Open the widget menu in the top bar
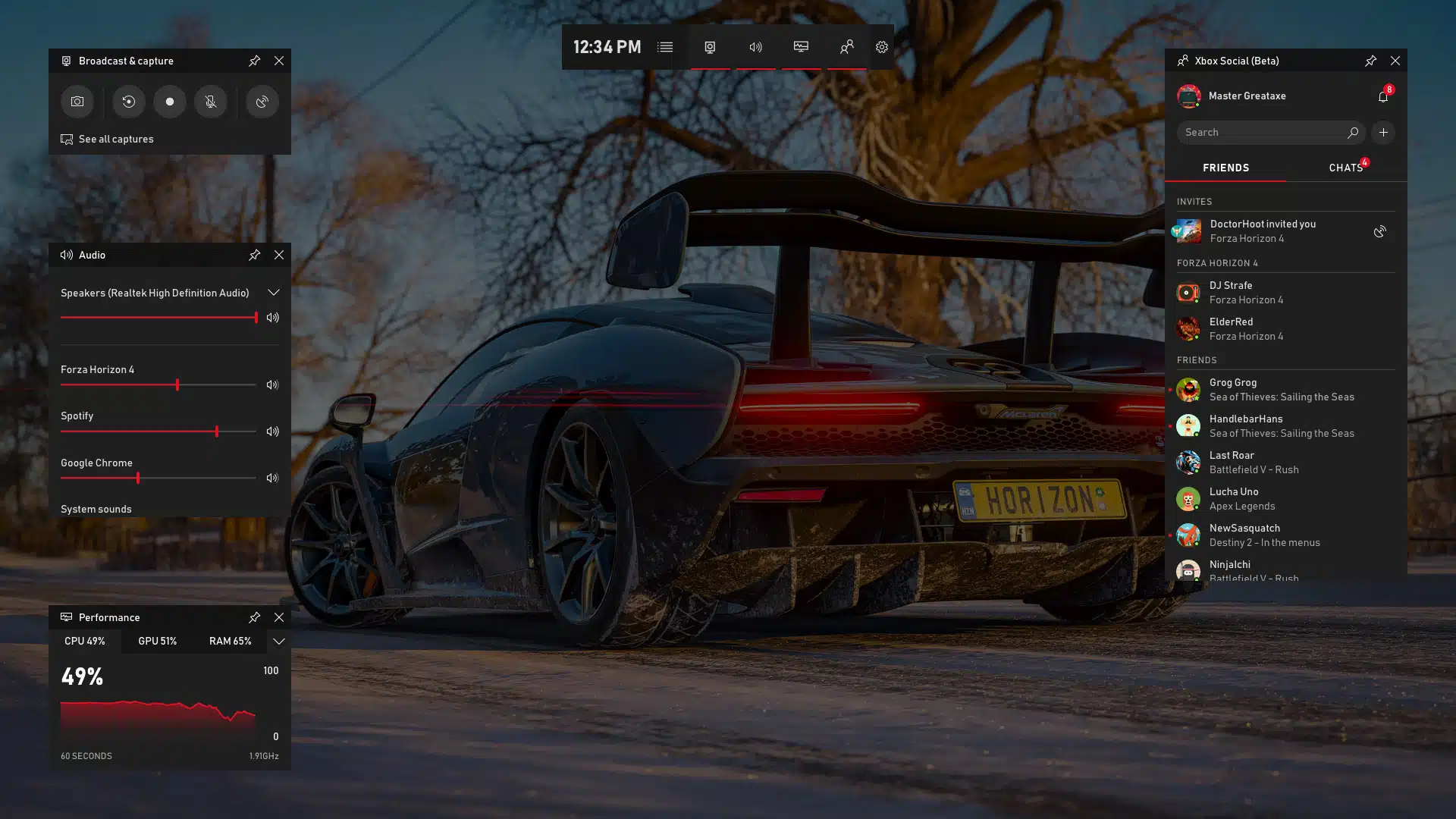This screenshot has height=819, width=1456. pos(664,46)
